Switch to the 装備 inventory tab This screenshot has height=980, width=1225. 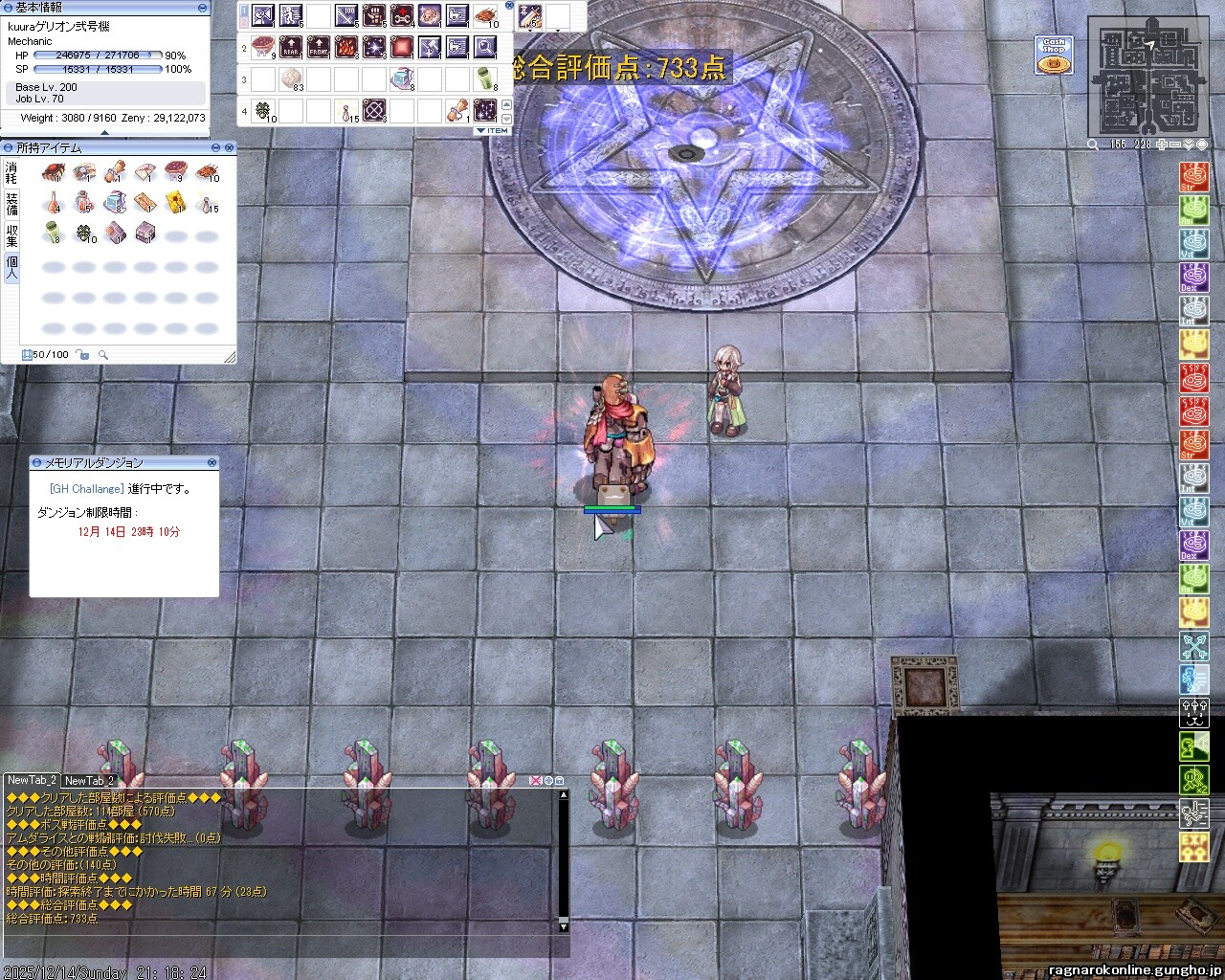point(11,204)
